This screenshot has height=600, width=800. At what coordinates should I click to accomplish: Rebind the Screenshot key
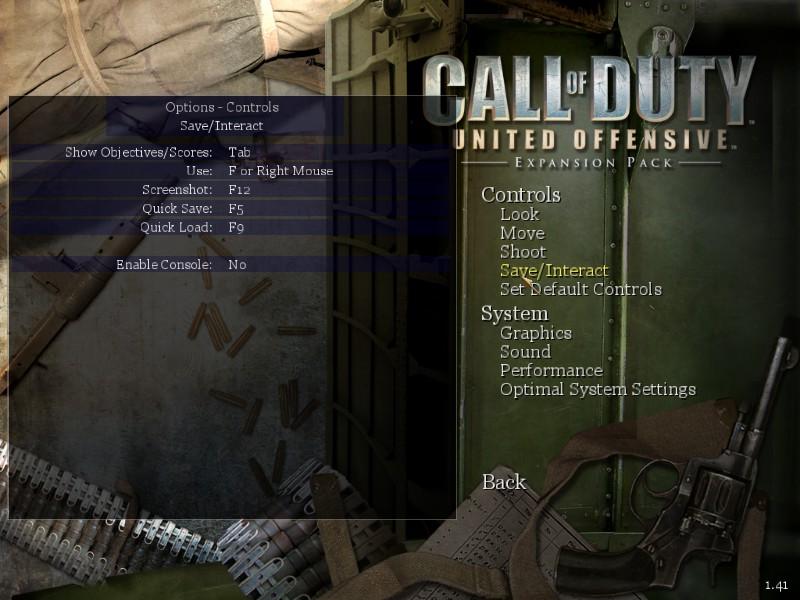[238, 190]
